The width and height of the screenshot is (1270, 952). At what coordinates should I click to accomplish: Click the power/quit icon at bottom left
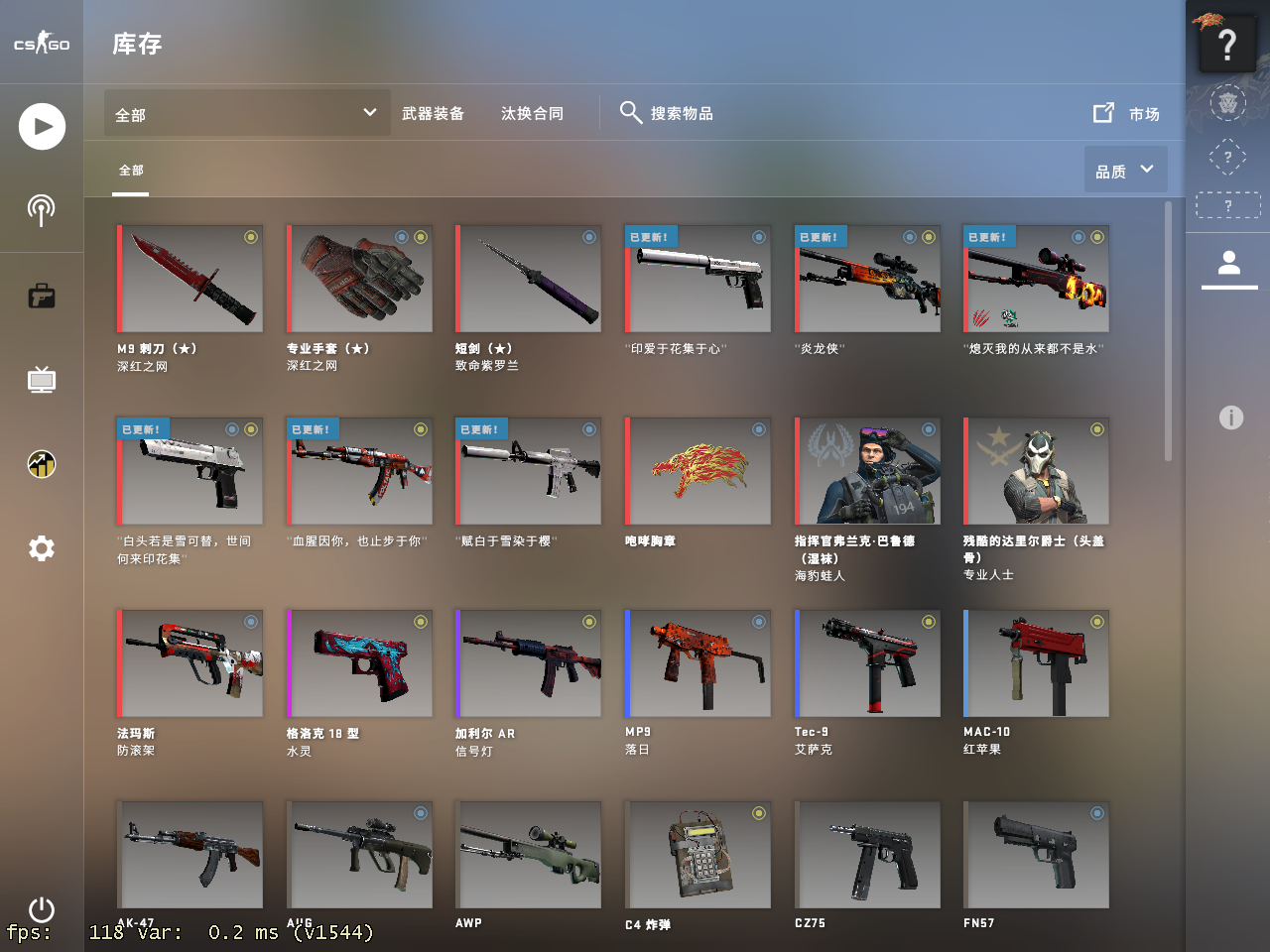[x=41, y=910]
